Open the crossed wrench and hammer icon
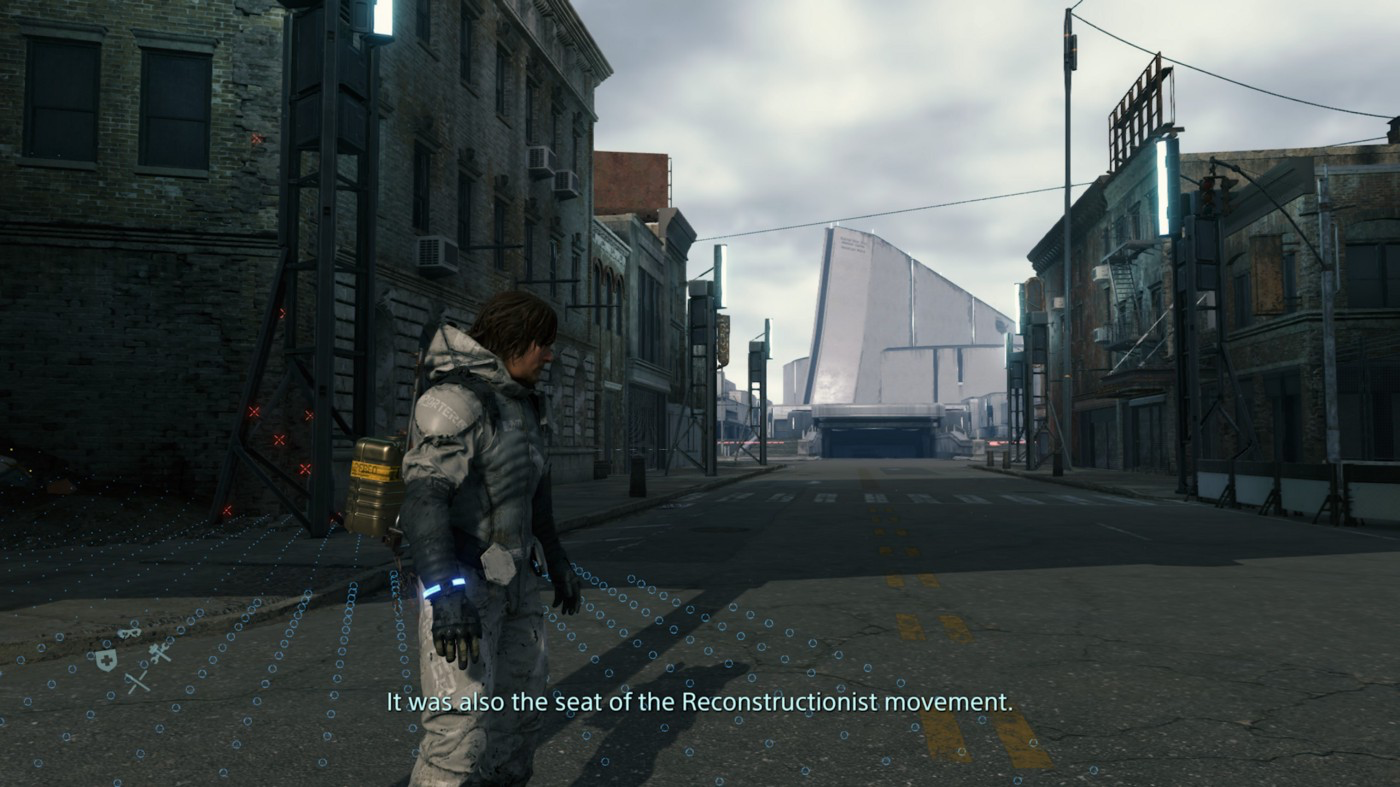Screen dimensions: 1400x787 [x=159, y=653]
